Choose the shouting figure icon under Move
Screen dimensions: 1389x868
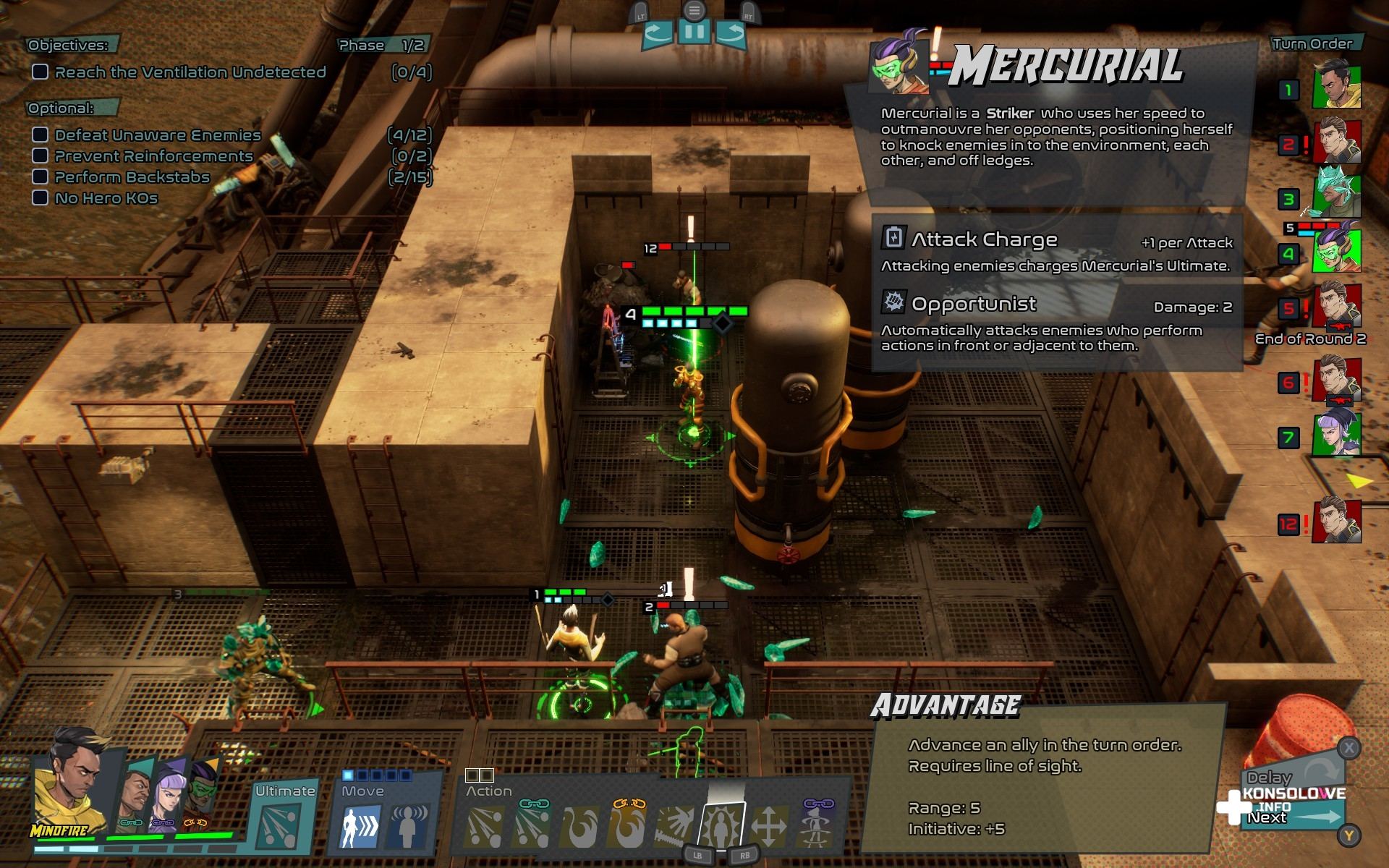[x=409, y=825]
